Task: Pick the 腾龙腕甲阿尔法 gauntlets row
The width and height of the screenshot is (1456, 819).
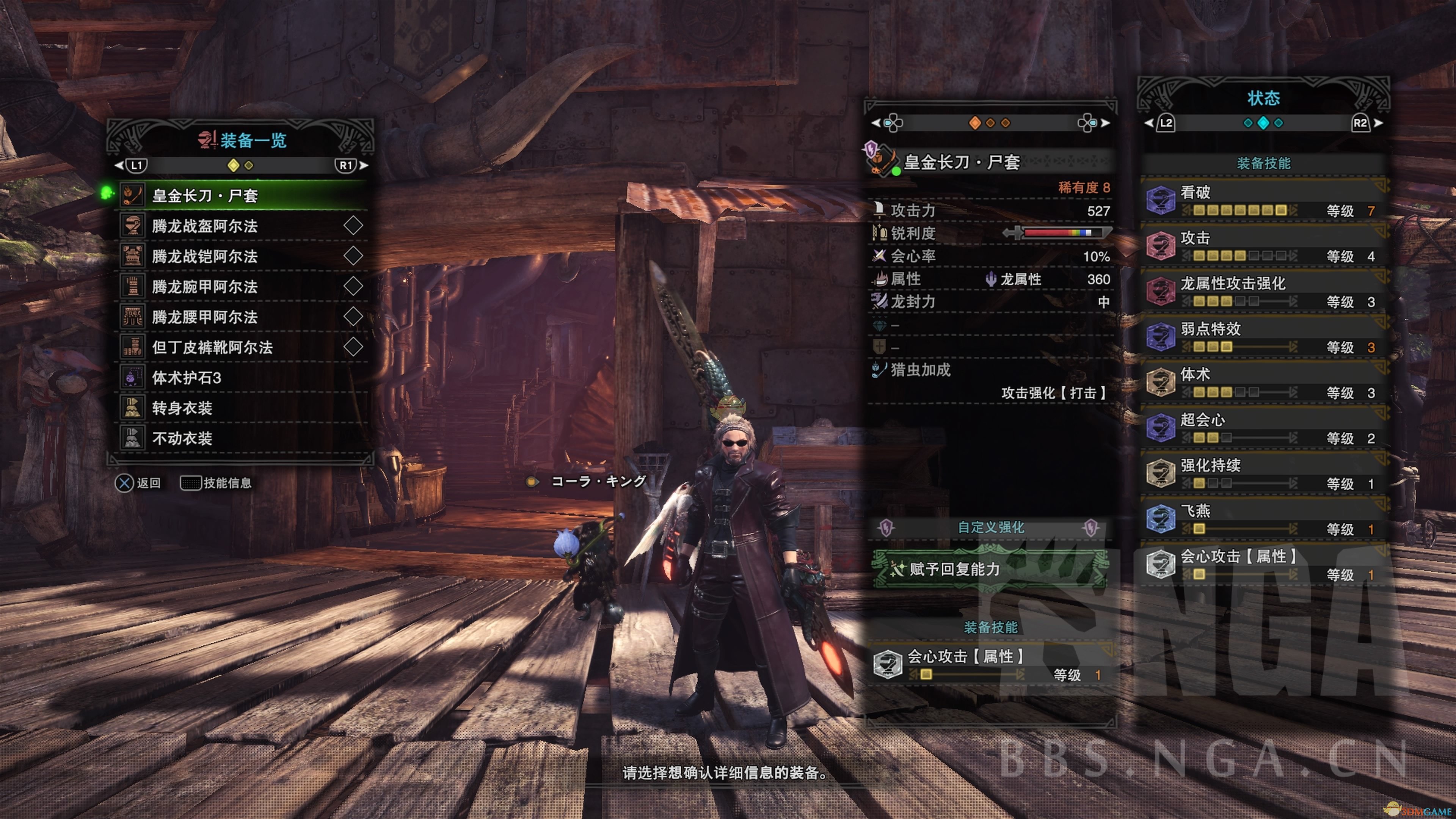Action: (243, 287)
